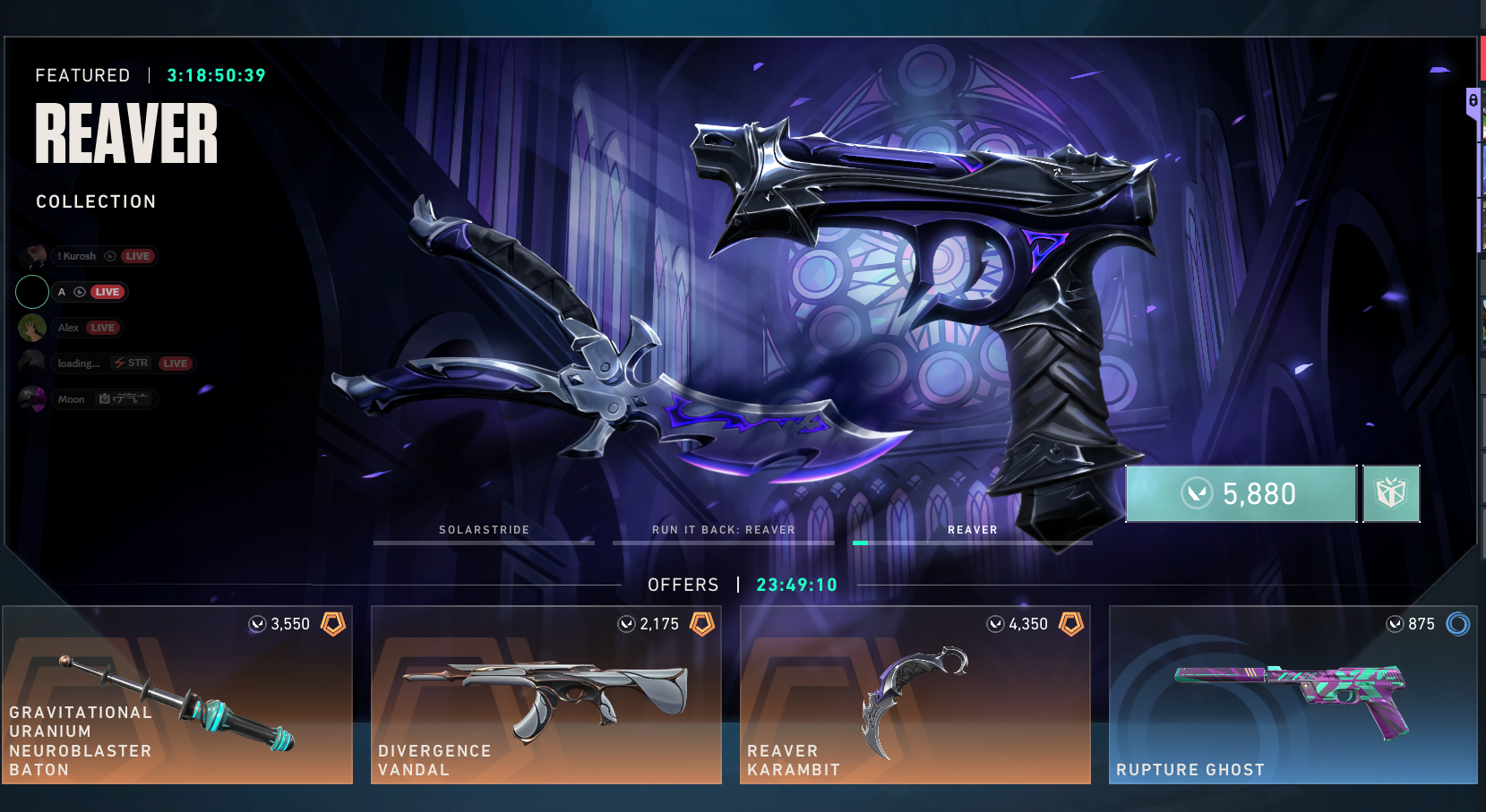Choose the Reaver Karambit offer
Image resolution: width=1486 pixels, height=812 pixels.
915,695
